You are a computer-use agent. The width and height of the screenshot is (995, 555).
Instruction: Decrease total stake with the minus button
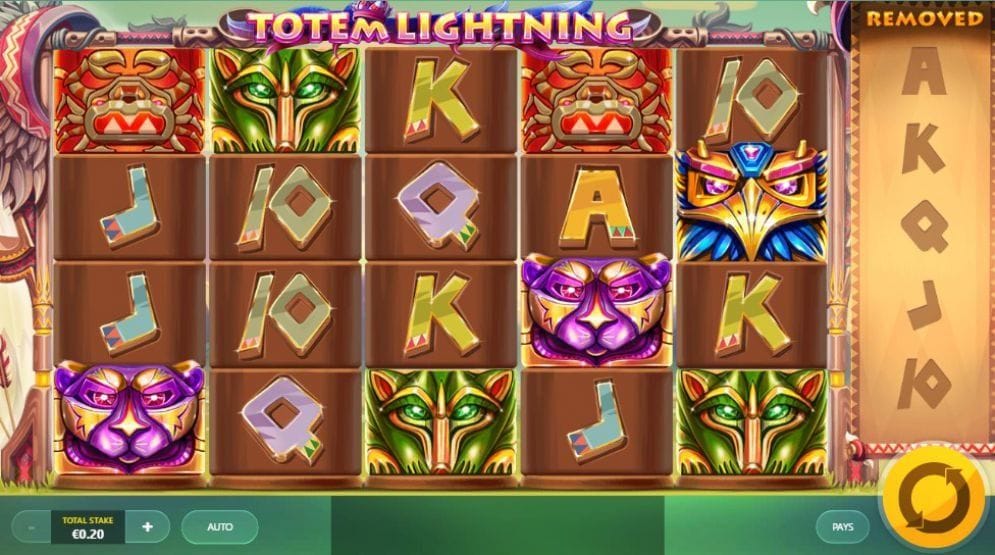[x=31, y=526]
